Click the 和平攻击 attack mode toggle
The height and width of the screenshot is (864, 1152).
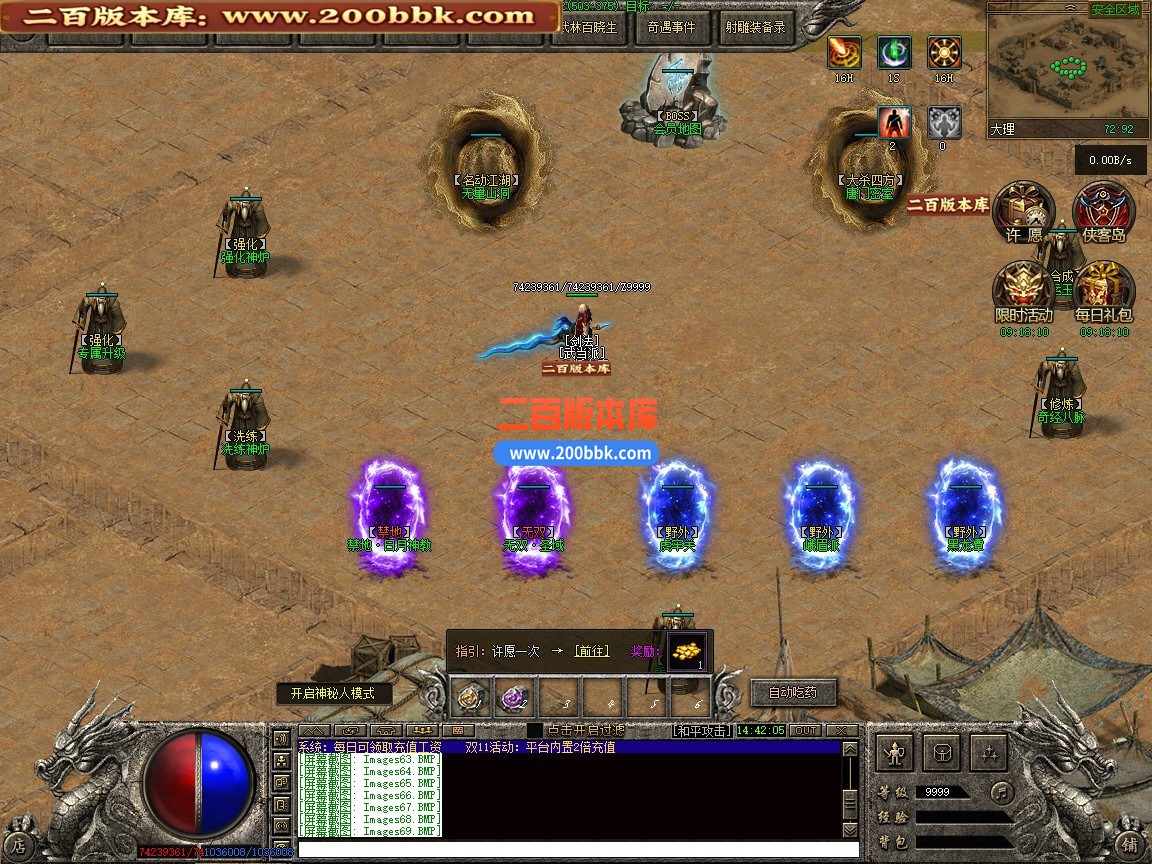coord(702,731)
